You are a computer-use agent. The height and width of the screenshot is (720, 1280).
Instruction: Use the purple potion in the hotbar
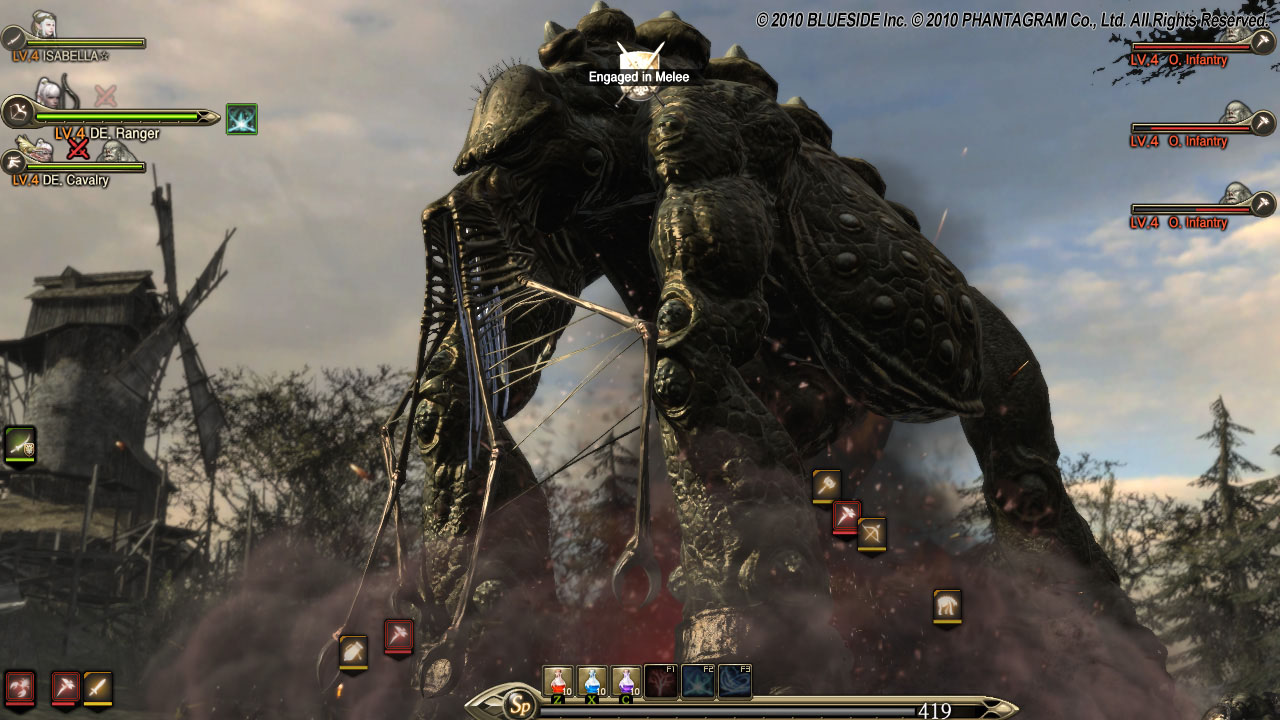tap(626, 681)
